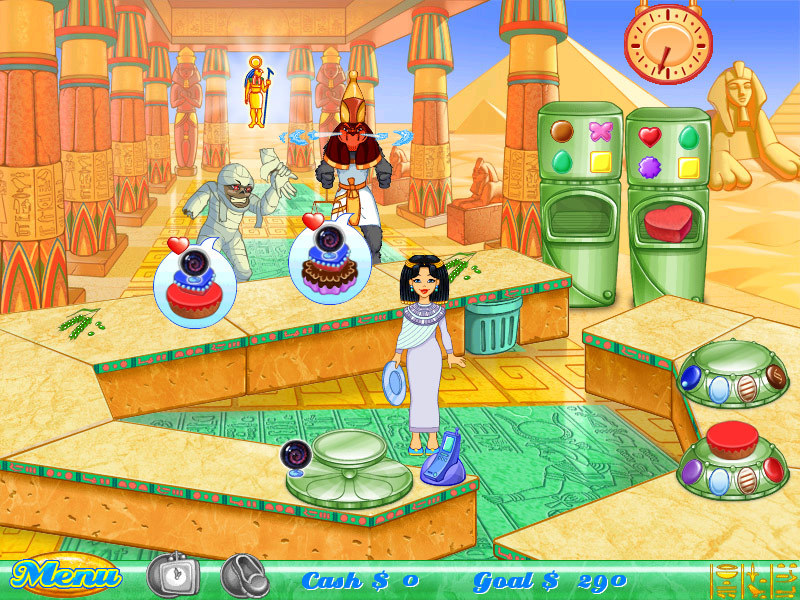The image size is (800, 600).
Task: Apply chocolate brown frosting button
Action: click(x=775, y=376)
